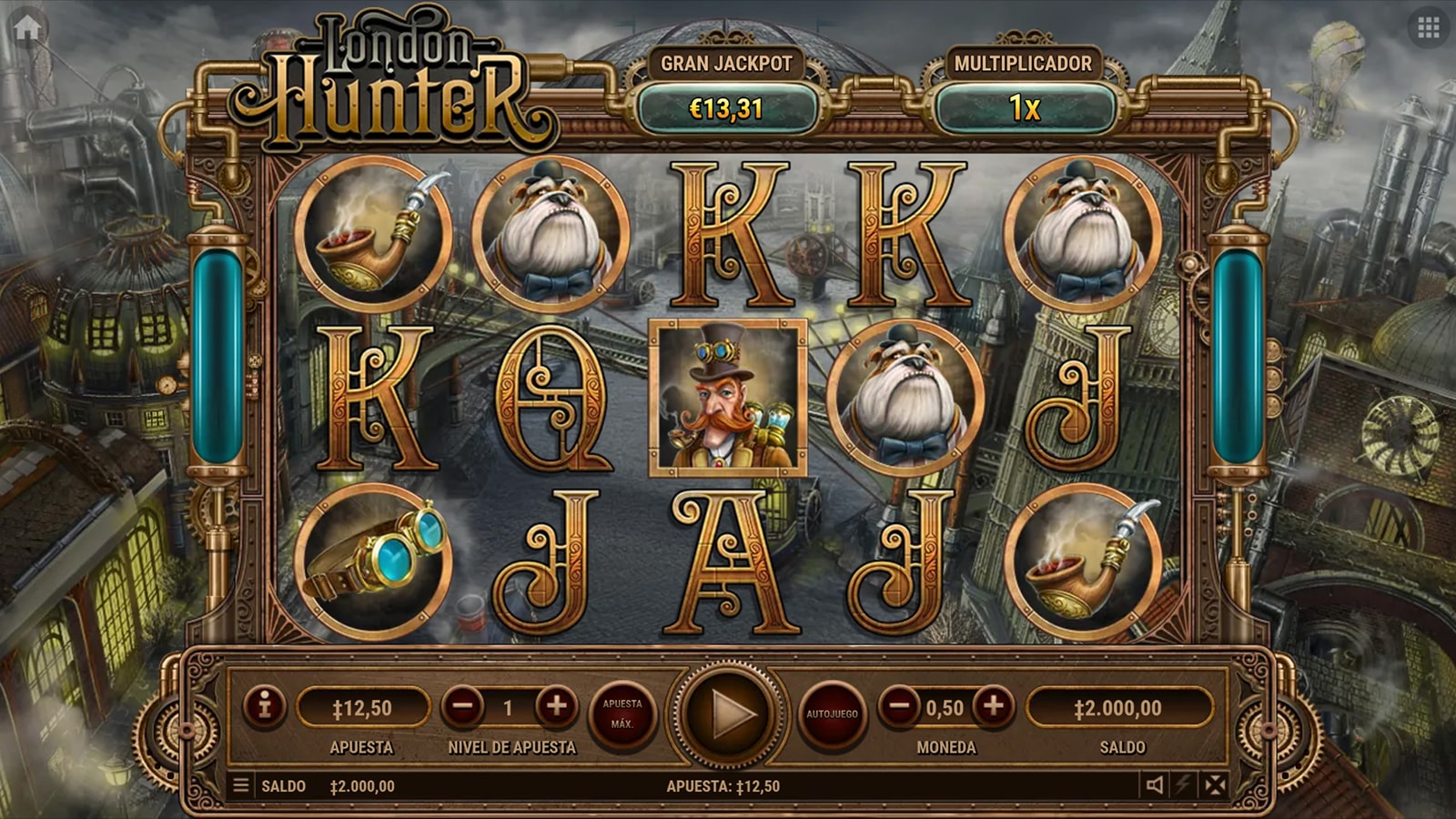Decrease the Nivel de Apuesta

[463, 706]
